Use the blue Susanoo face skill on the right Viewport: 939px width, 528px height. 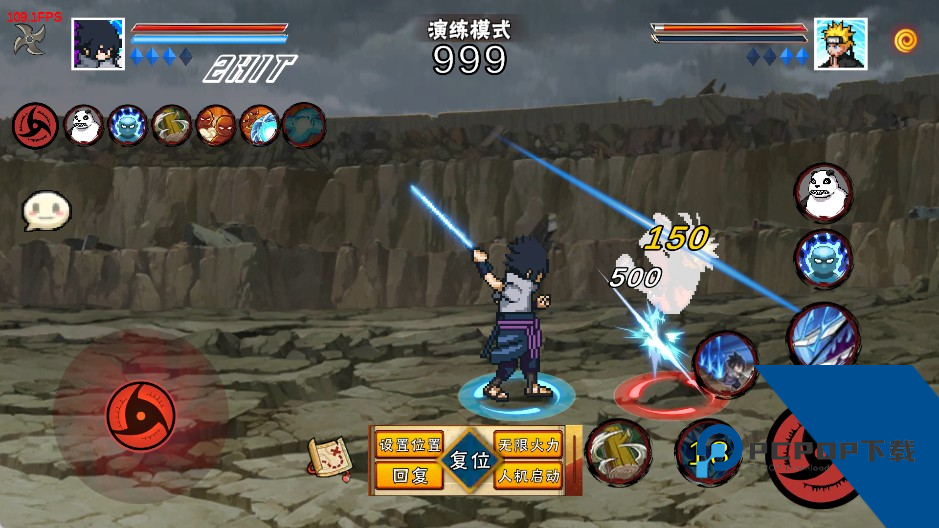pyautogui.click(x=824, y=258)
